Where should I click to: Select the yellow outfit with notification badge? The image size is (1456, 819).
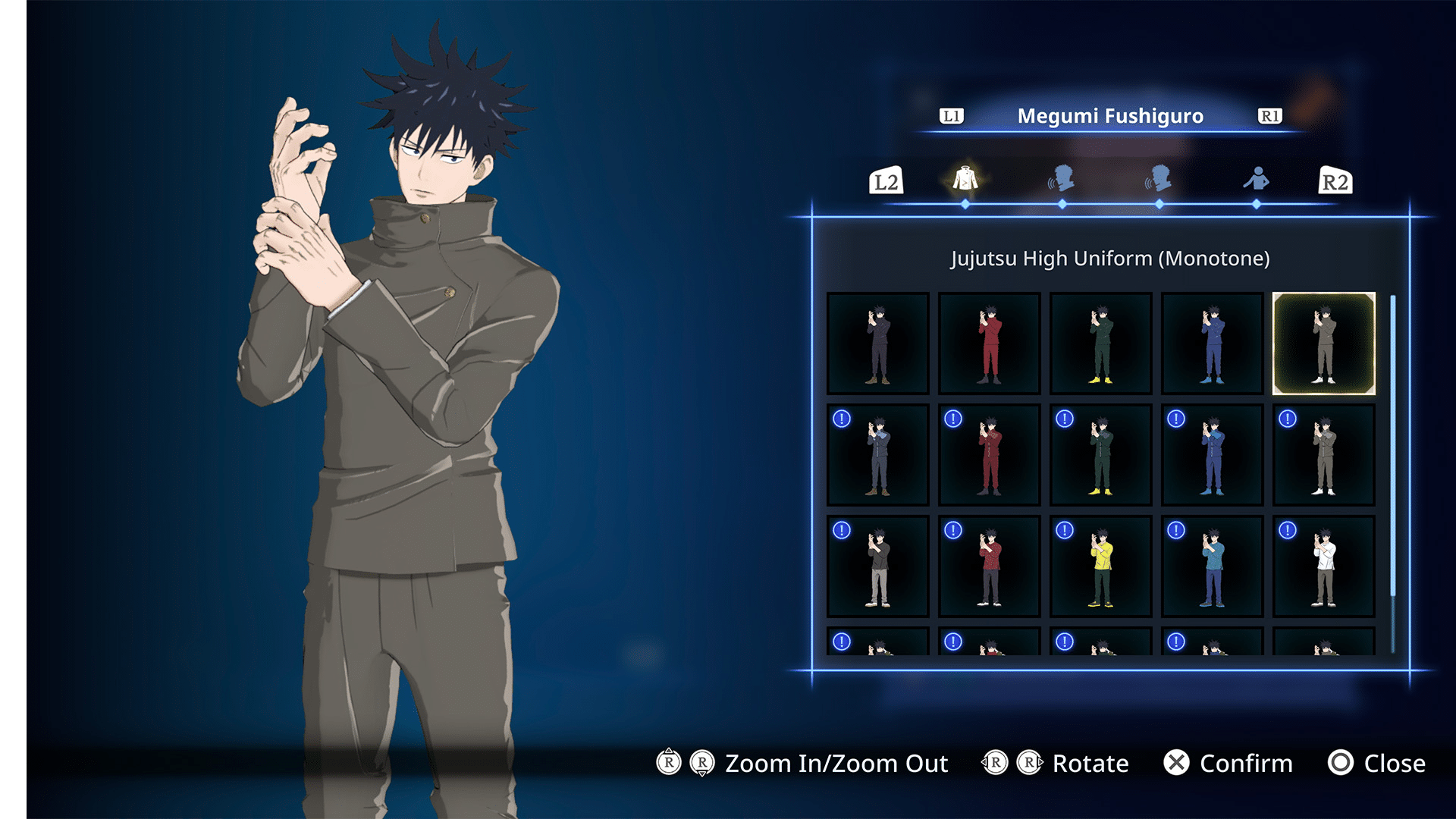pyautogui.click(x=1100, y=566)
